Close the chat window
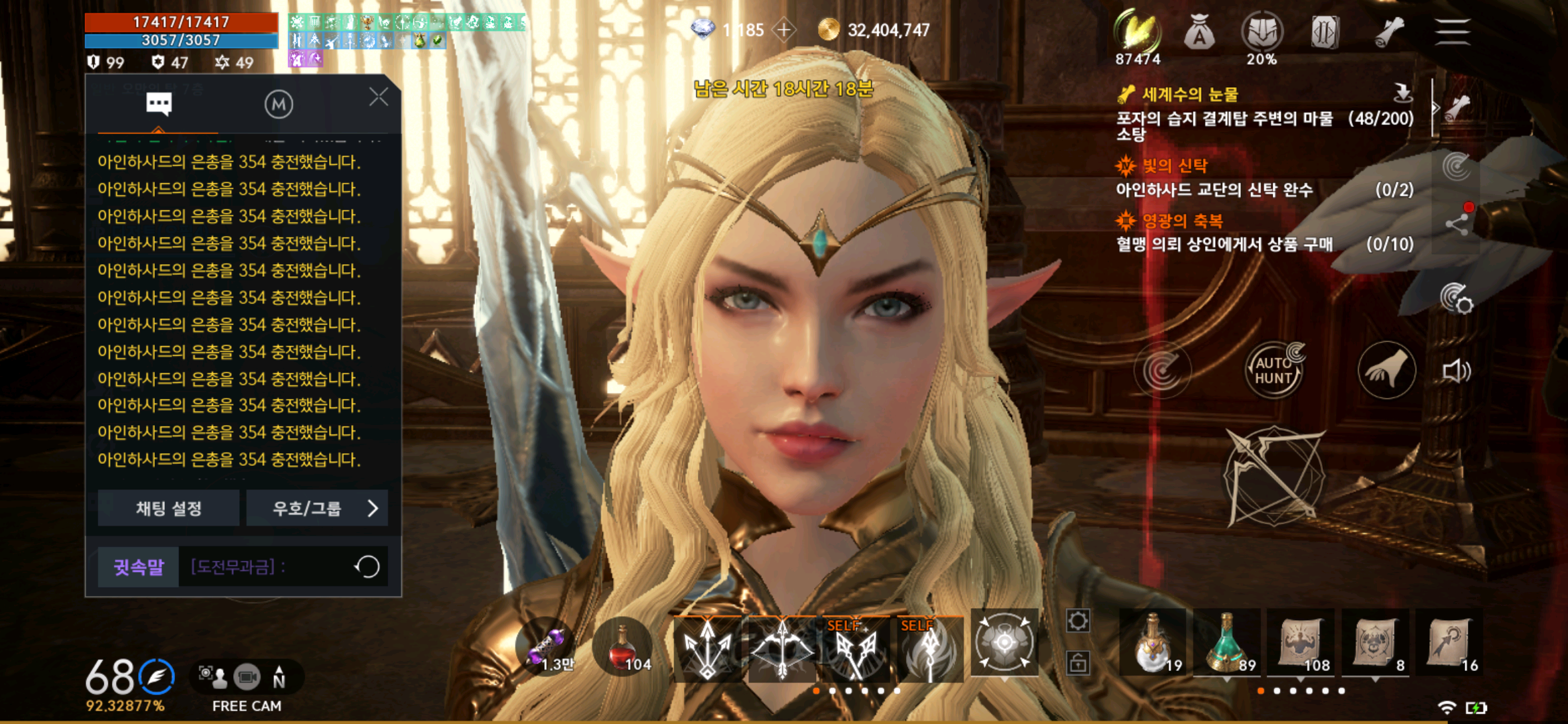 379,98
